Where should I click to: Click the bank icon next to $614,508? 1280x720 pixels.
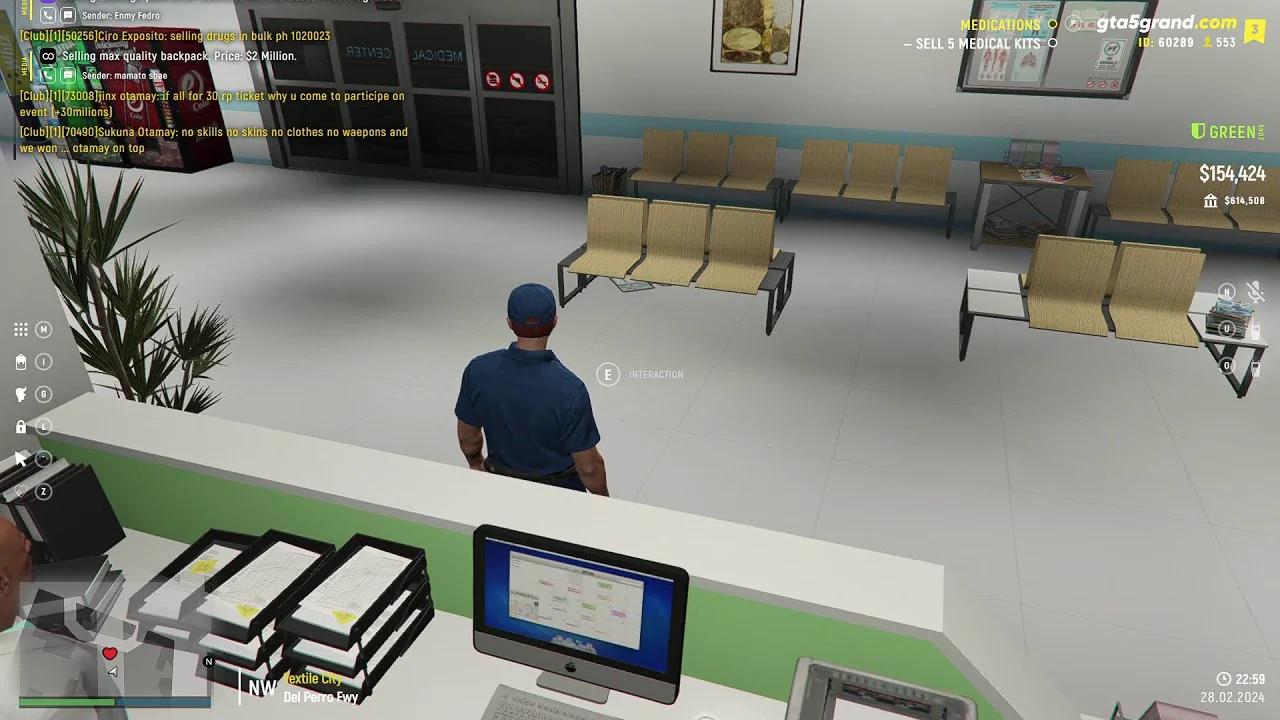pyautogui.click(x=1209, y=201)
